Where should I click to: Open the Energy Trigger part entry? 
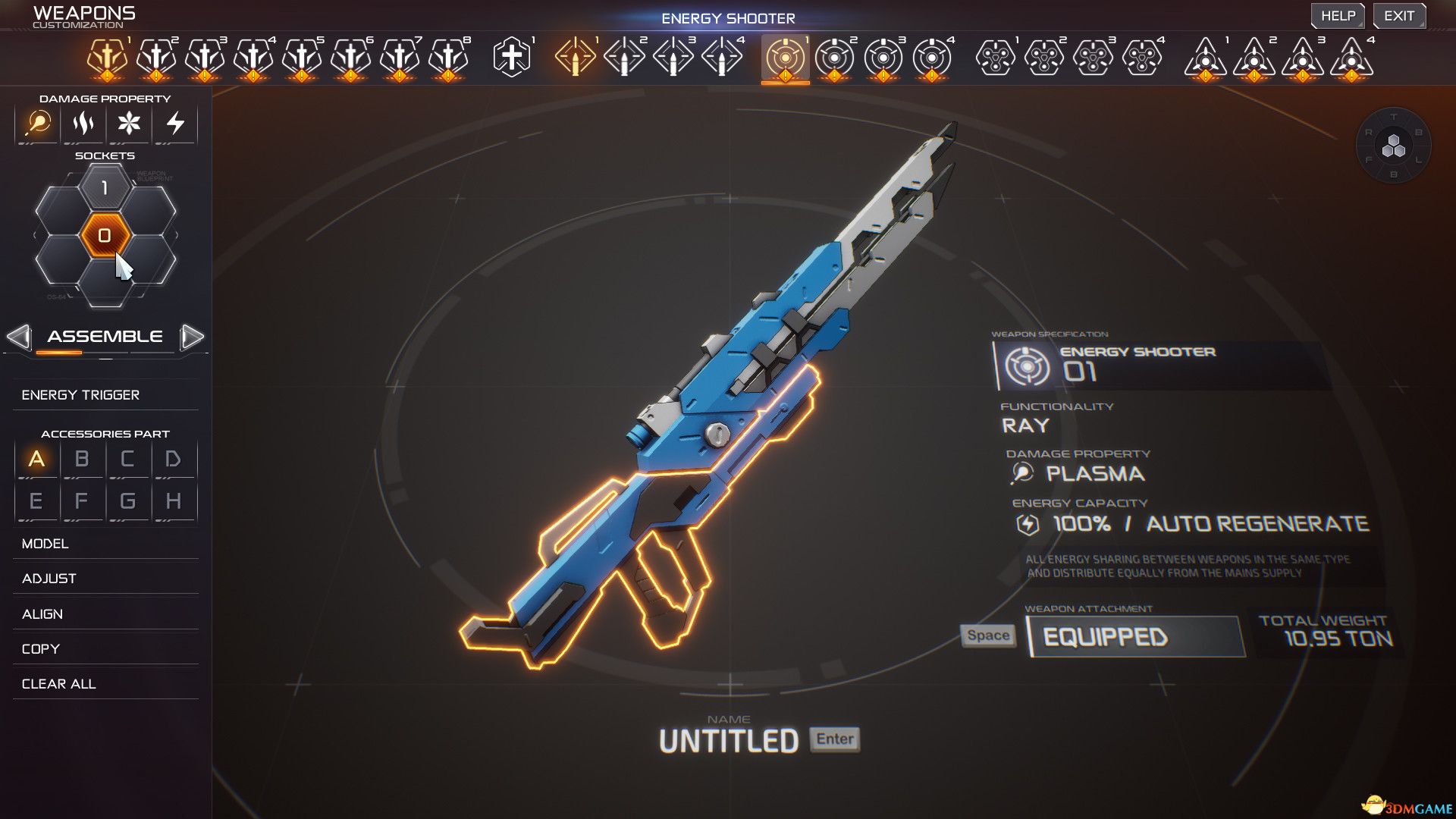click(80, 395)
